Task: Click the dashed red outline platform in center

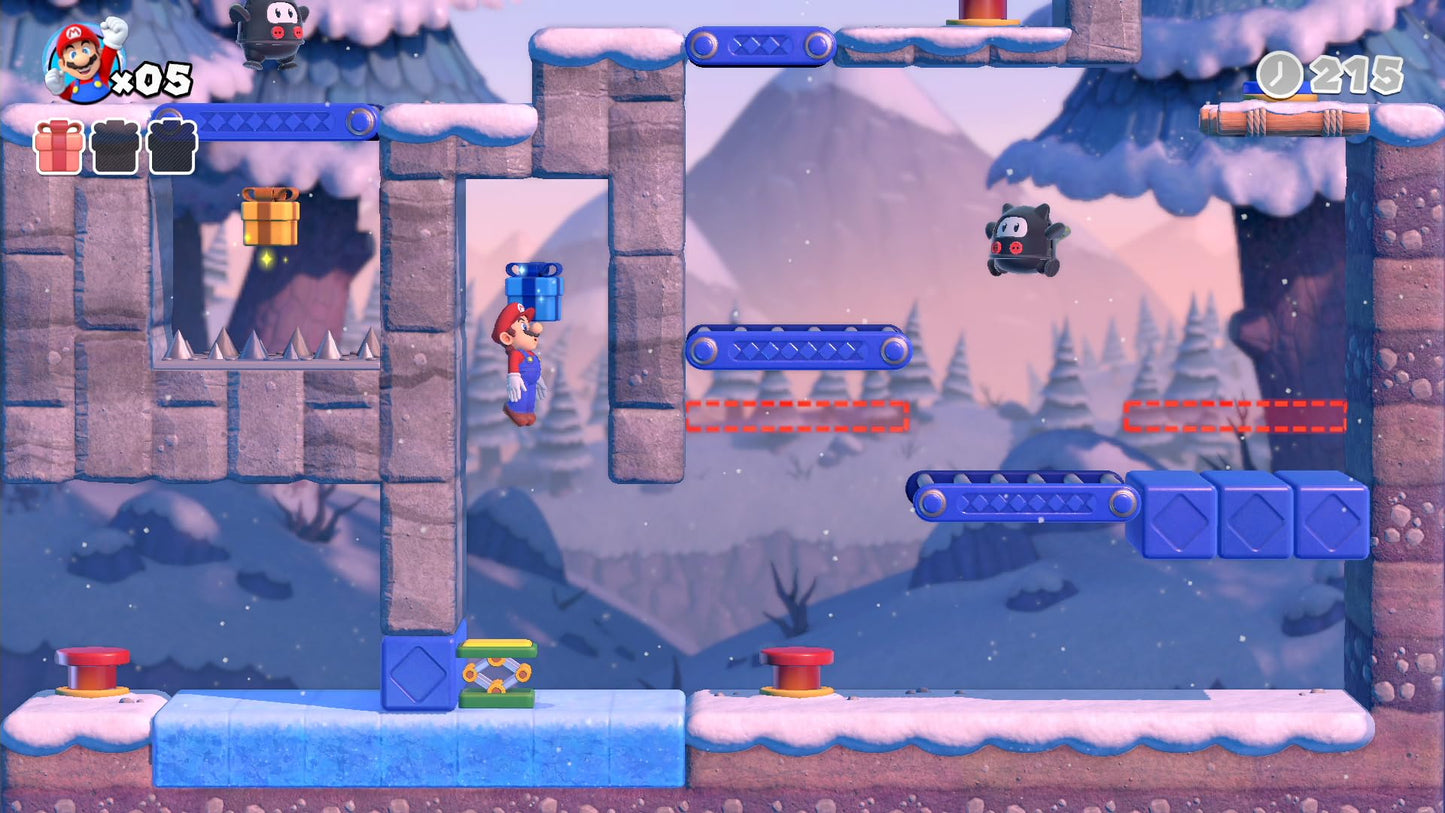Action: (797, 413)
